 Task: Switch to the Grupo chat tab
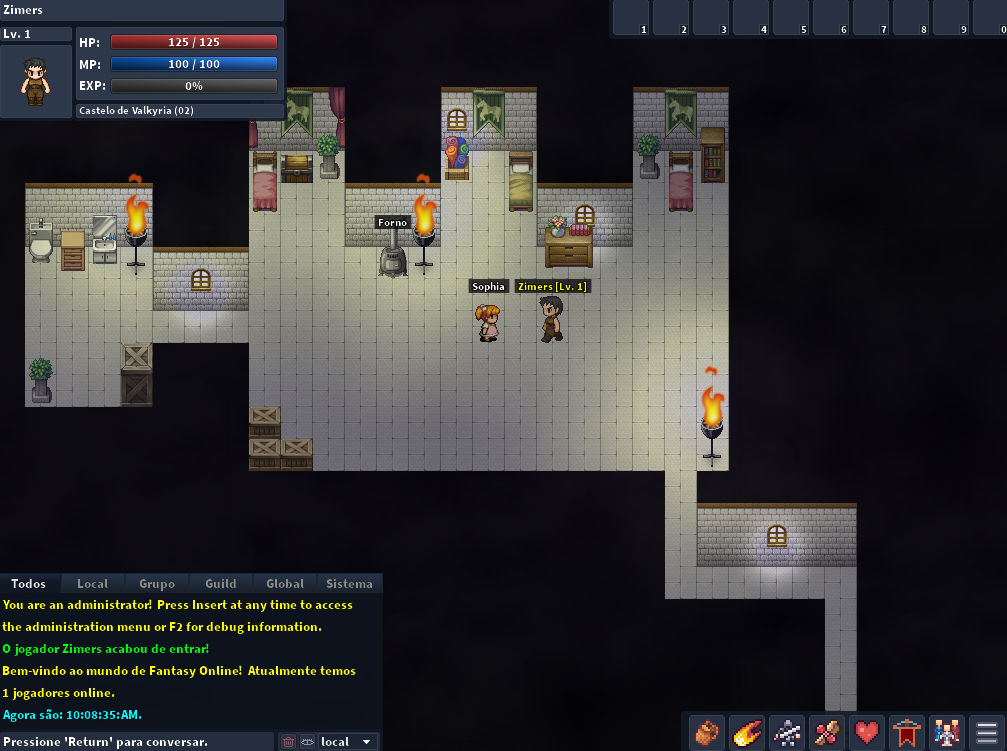(157, 584)
